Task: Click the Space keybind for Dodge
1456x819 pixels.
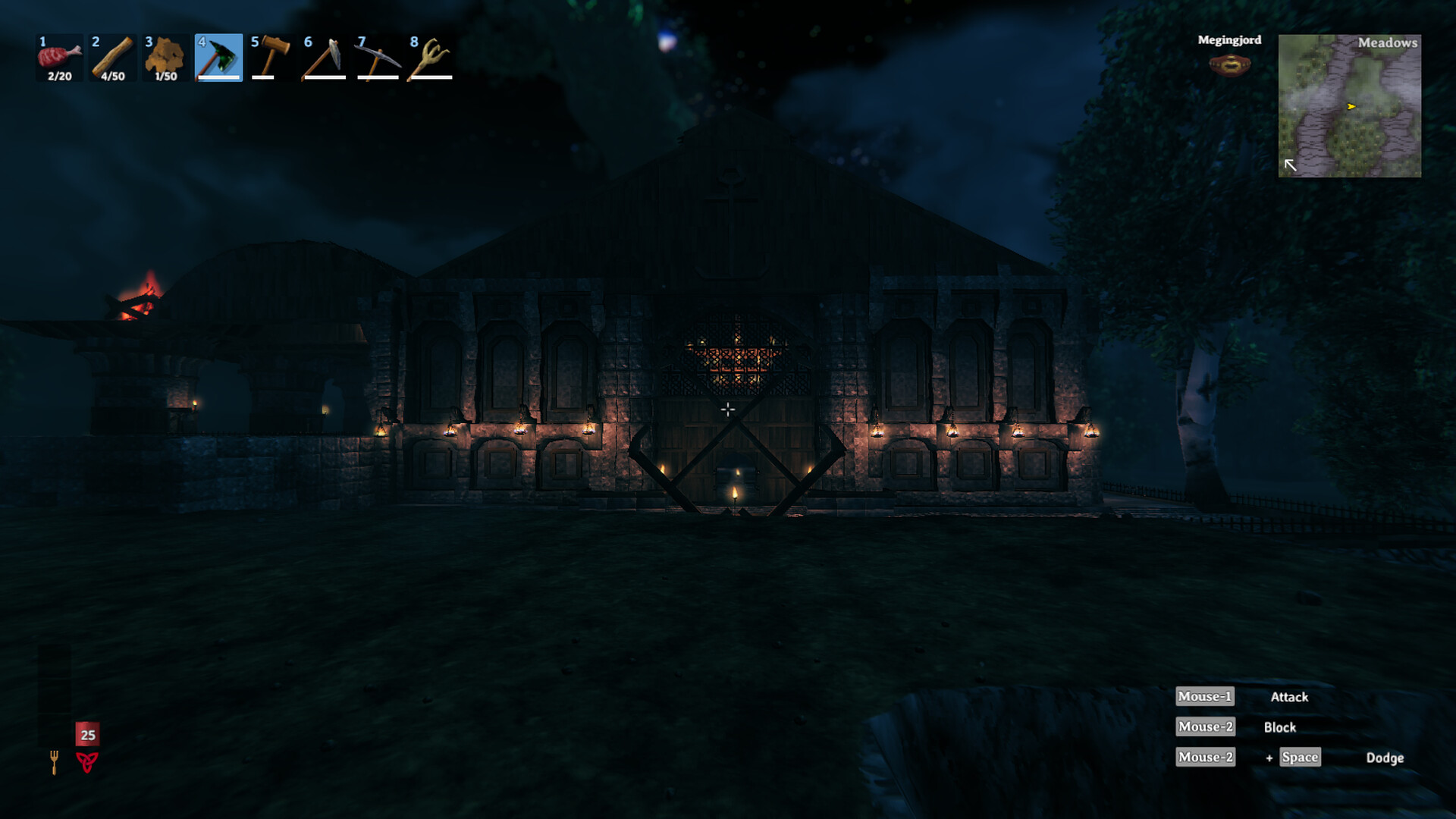Action: point(1299,757)
